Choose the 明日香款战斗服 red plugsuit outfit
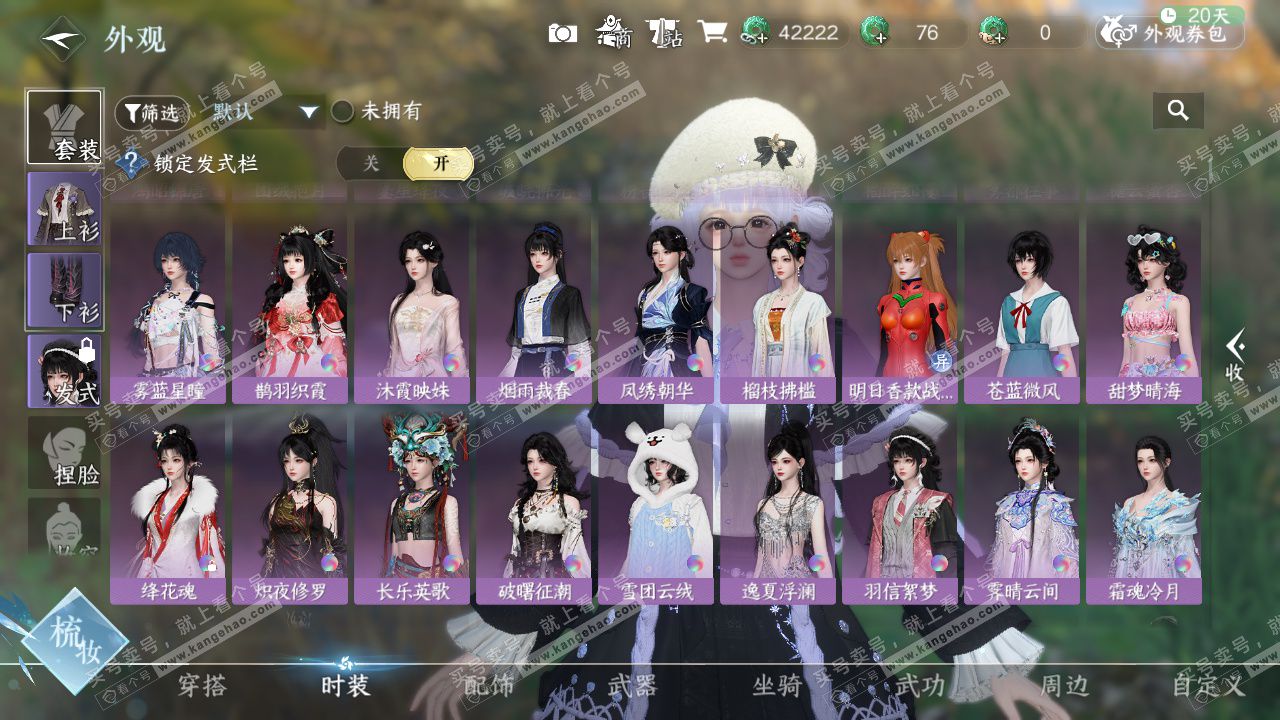1280x720 pixels. 900,310
